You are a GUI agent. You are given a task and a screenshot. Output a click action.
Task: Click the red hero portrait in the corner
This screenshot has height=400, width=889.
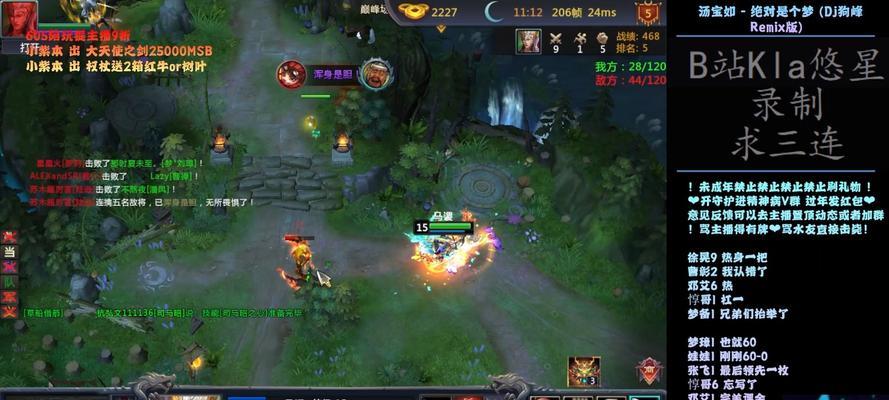click(x=19, y=16)
